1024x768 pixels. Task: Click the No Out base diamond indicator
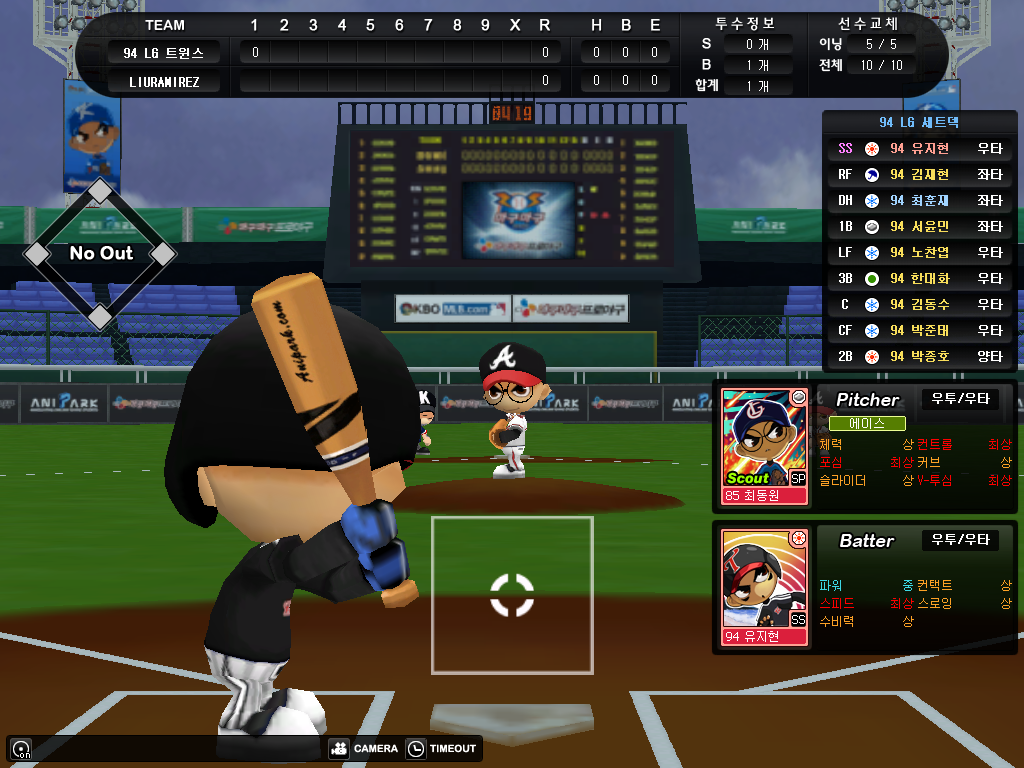coord(100,254)
